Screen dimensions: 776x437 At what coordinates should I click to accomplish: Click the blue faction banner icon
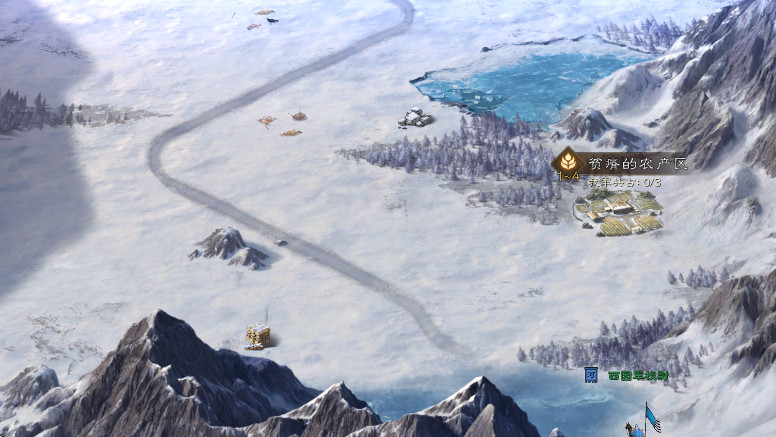point(591,374)
